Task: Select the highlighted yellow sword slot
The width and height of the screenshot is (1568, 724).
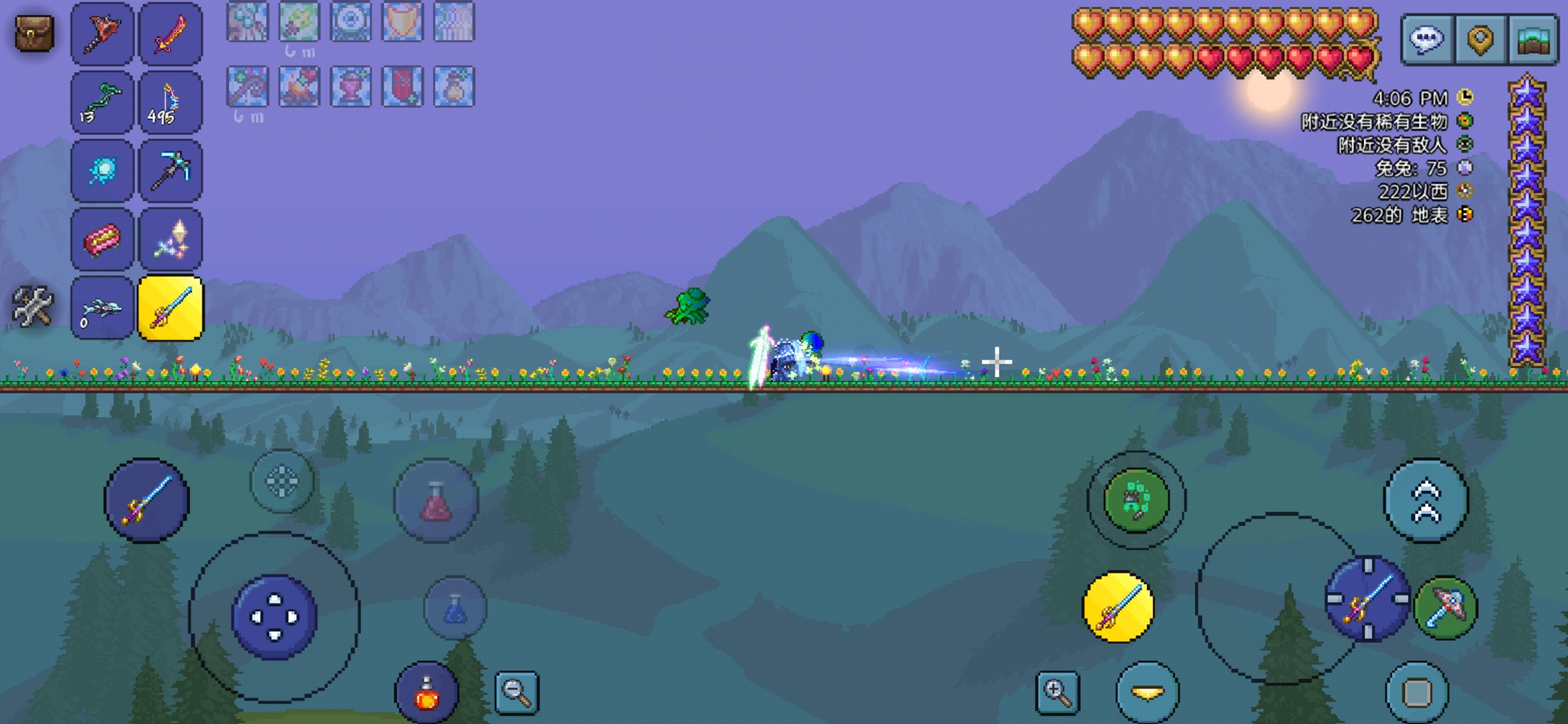Action: click(x=170, y=308)
